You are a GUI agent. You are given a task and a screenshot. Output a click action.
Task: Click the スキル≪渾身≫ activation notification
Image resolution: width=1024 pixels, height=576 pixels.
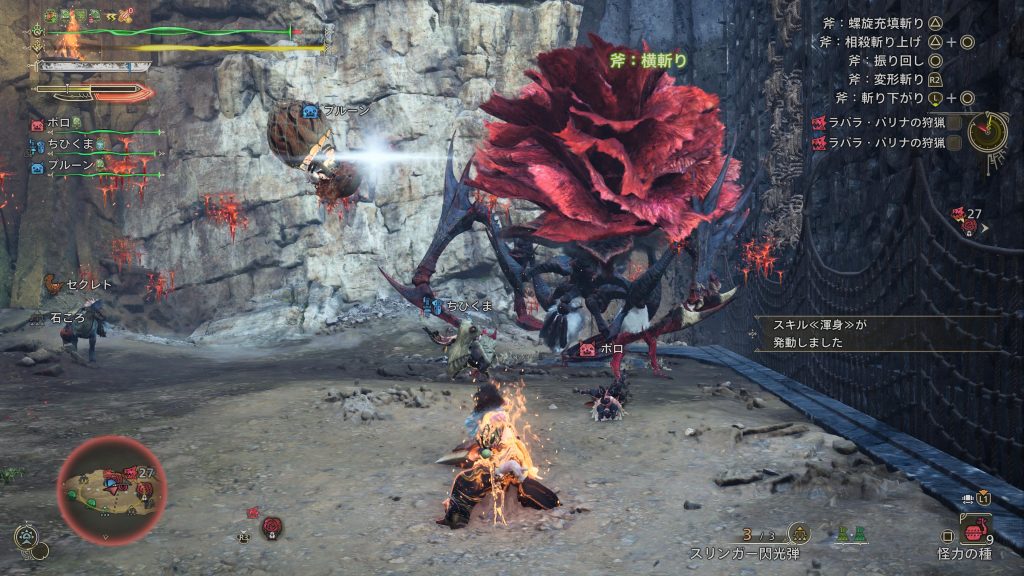[x=840, y=333]
